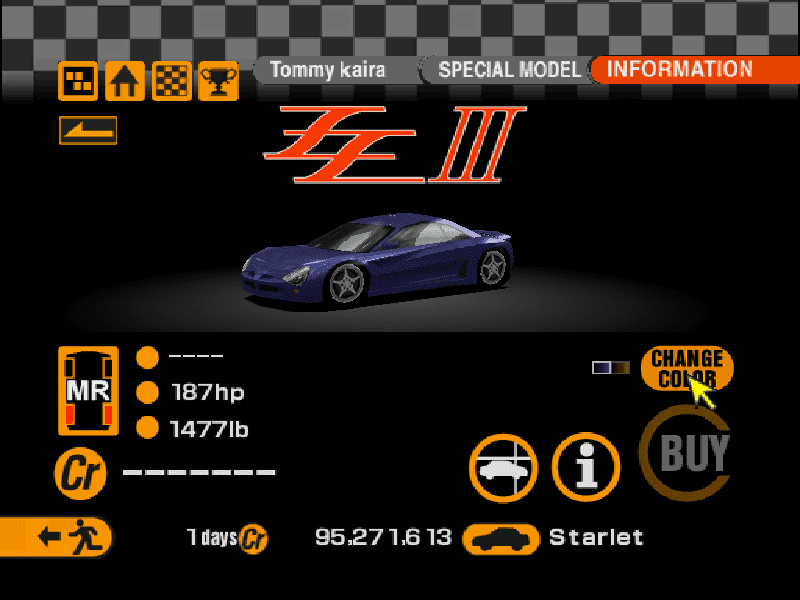This screenshot has height=600, width=800.
Task: Select the trophy icon in top bar
Action: pos(218,81)
